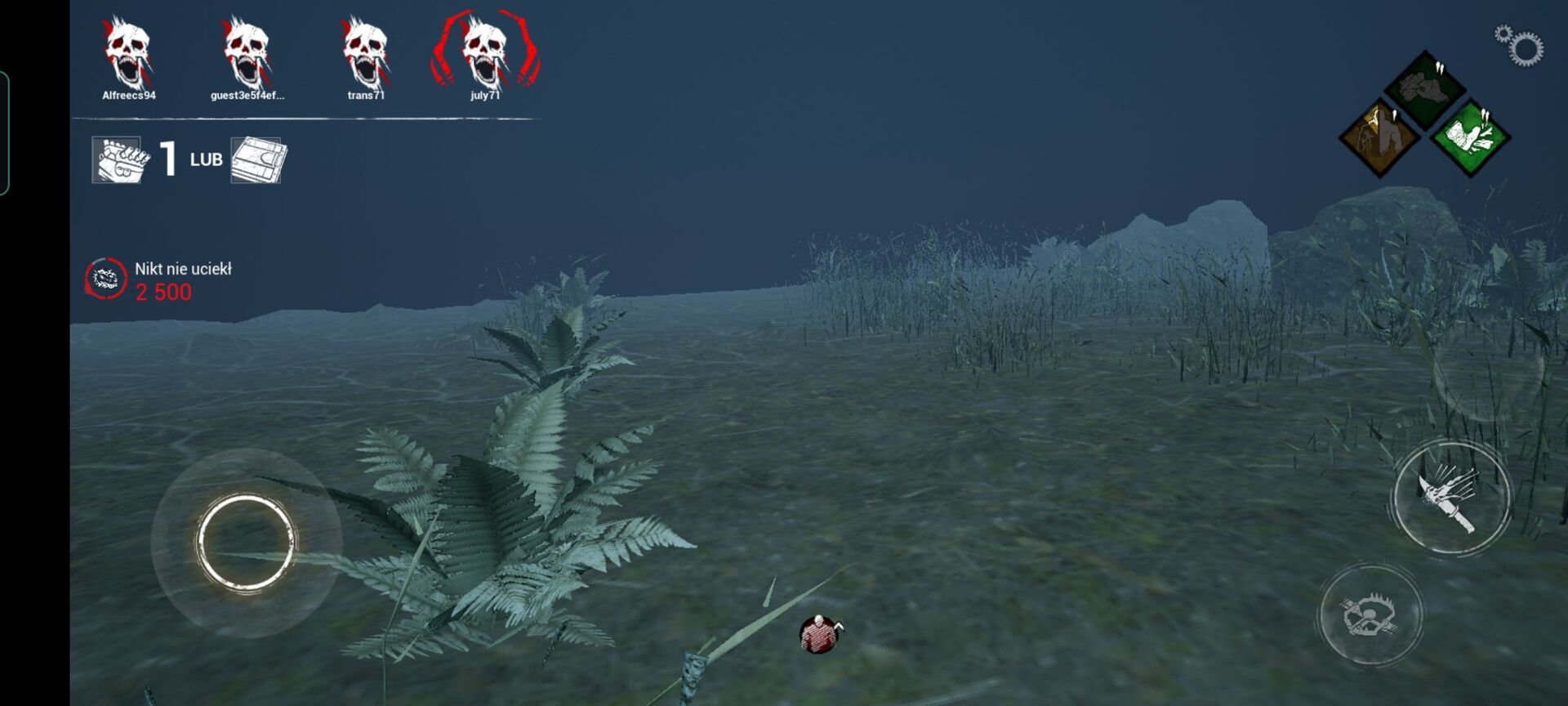Viewport: 1568px width, 706px height.
Task: Select survivor Alfreecs94's skull portrait
Action: [x=128, y=54]
